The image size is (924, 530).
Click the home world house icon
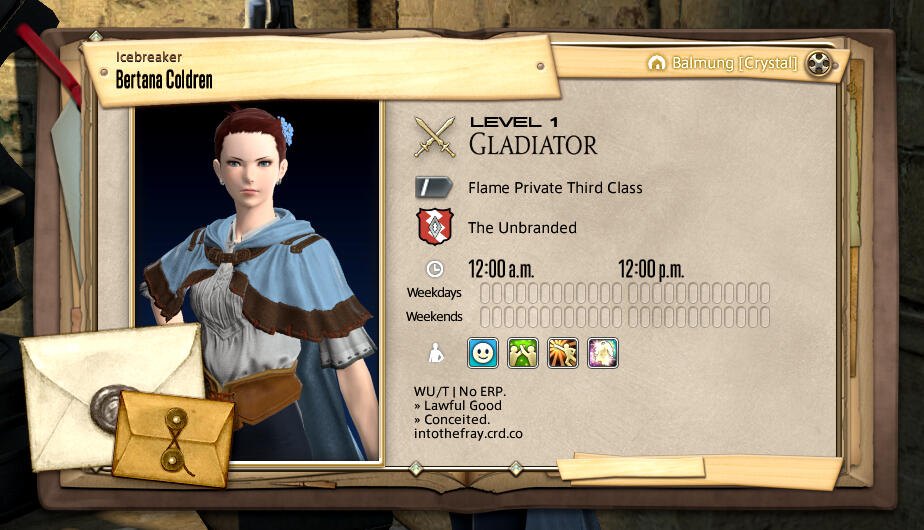[656, 64]
